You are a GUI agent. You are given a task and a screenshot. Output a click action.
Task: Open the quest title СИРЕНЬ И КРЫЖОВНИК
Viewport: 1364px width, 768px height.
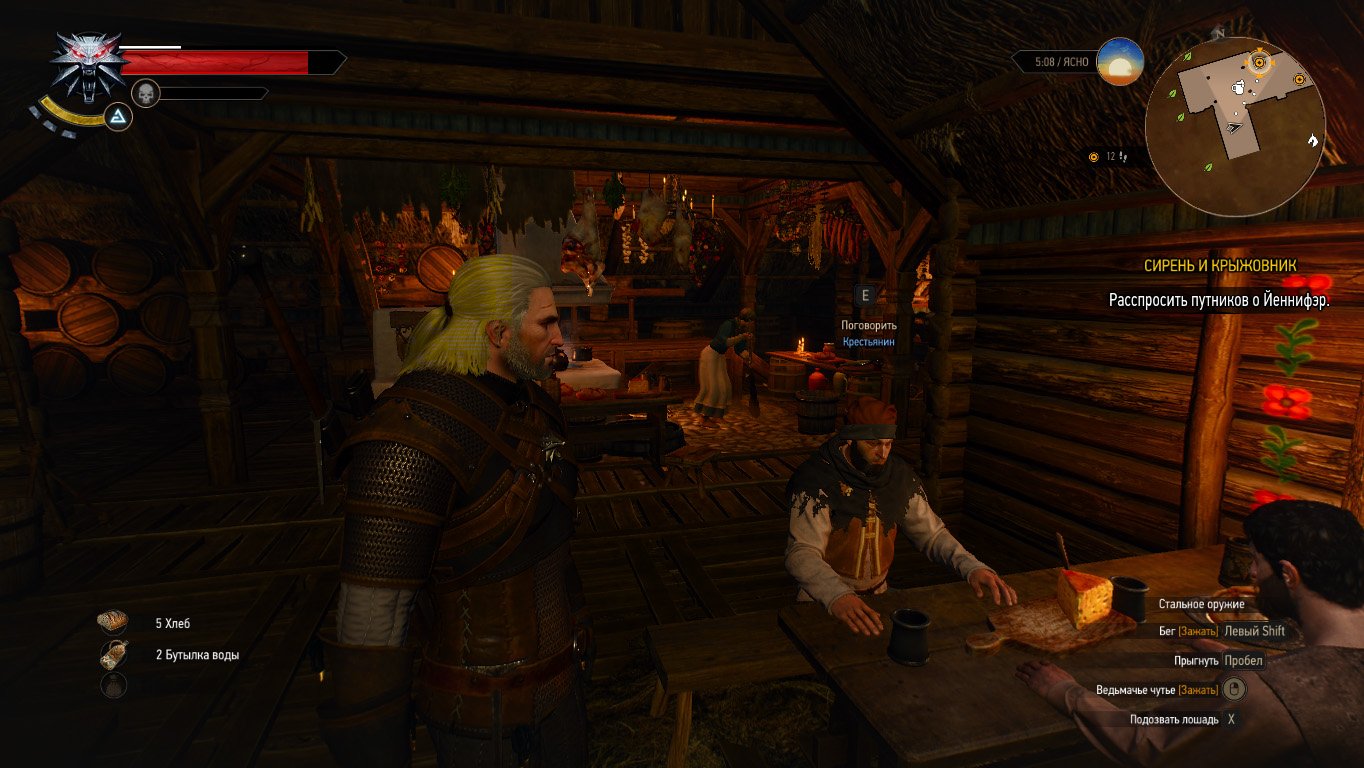click(x=1219, y=265)
